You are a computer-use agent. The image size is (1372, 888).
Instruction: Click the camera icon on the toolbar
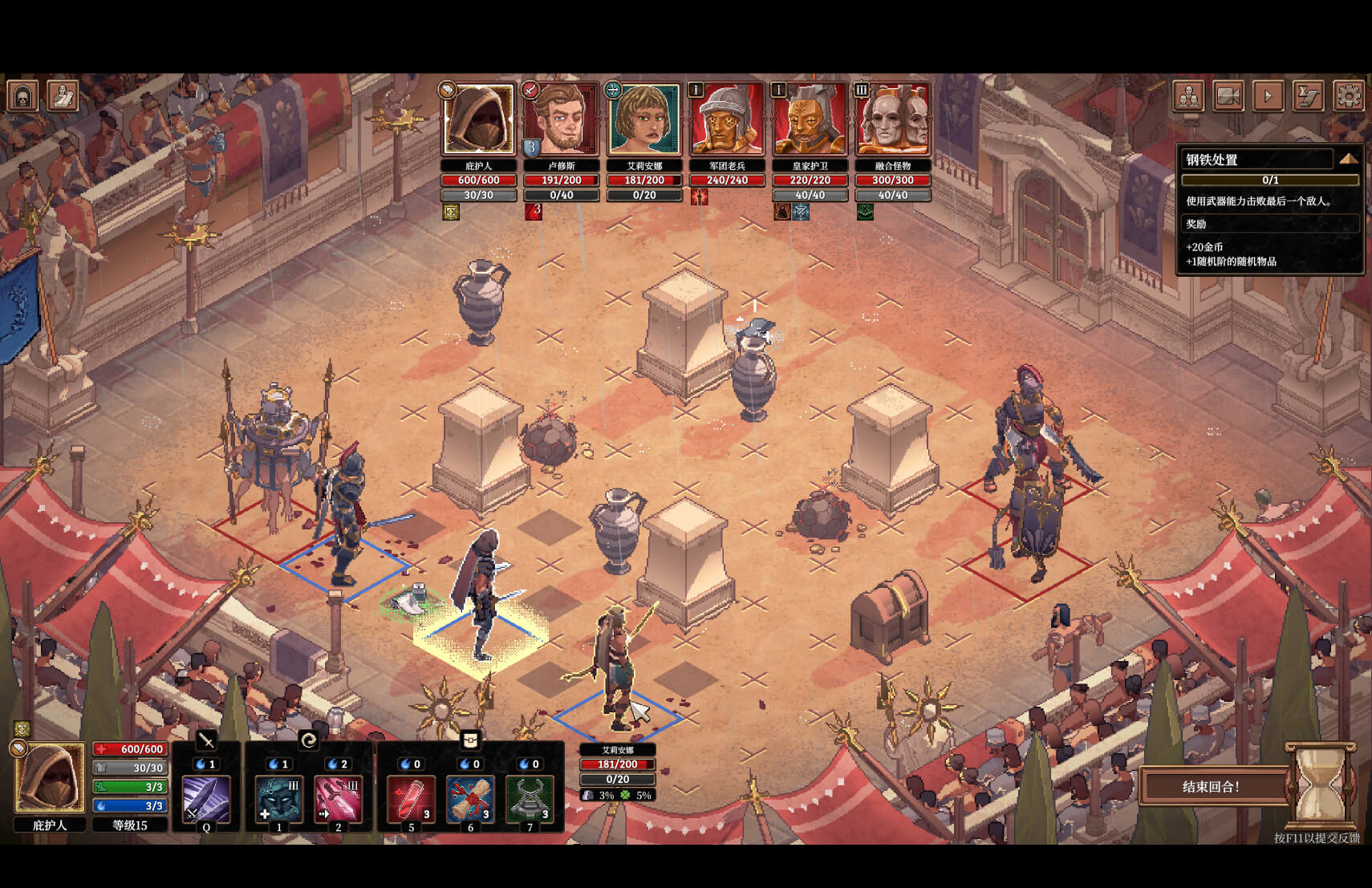click(1228, 95)
